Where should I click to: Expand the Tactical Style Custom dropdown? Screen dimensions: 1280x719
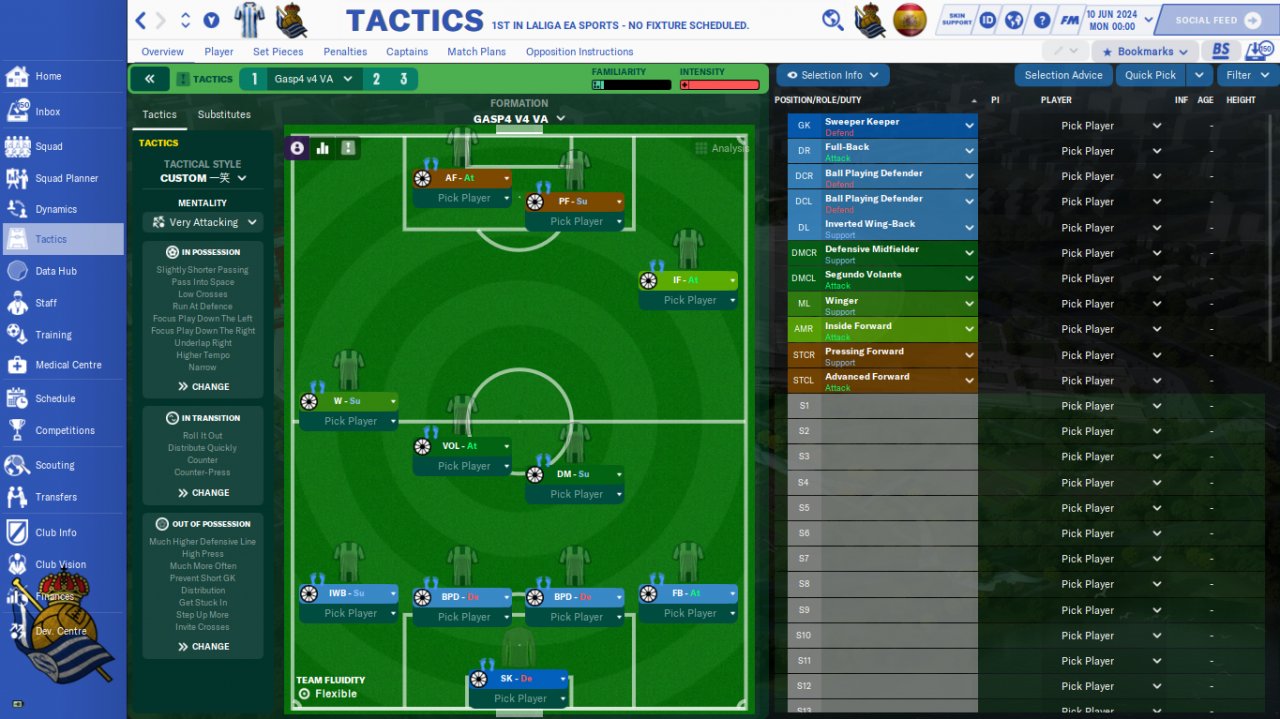[203, 178]
